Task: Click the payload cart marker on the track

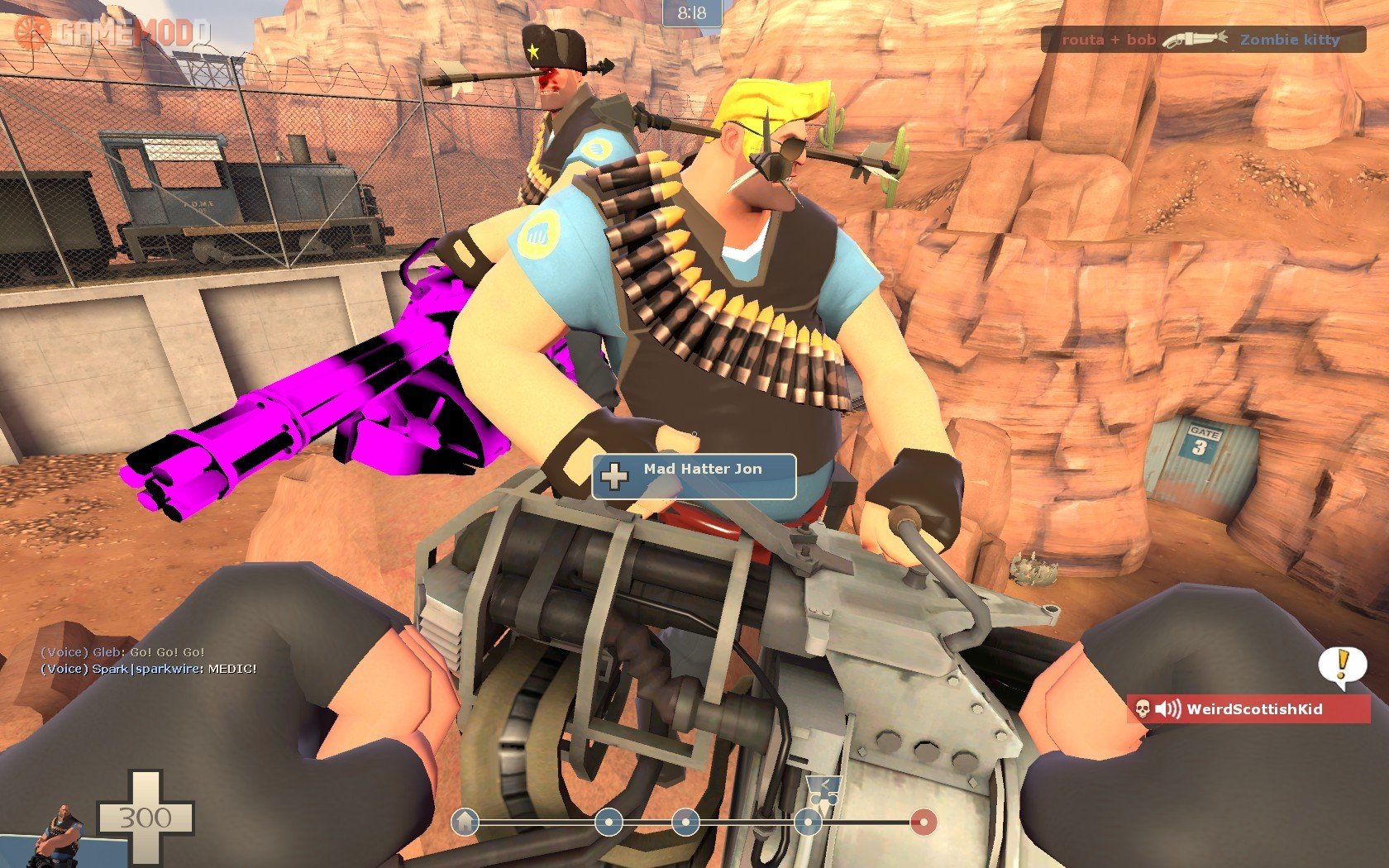Action: pos(823,792)
